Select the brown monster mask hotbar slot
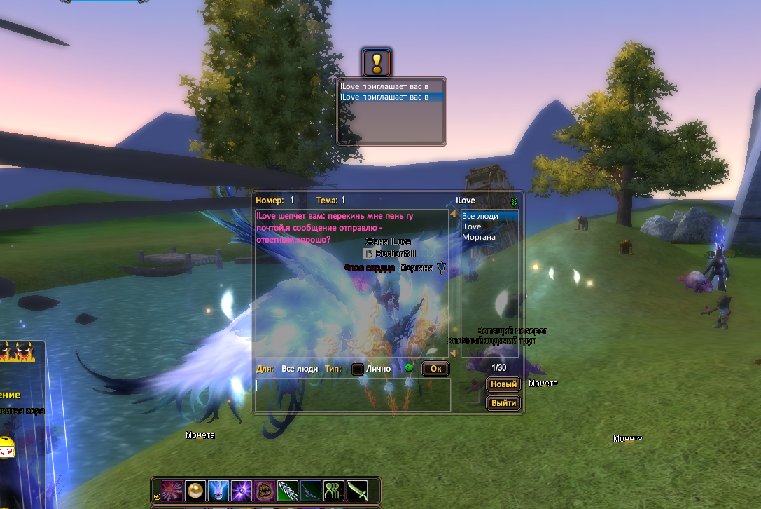Image resolution: width=761 pixels, height=509 pixels. pyautogui.click(x=264, y=491)
